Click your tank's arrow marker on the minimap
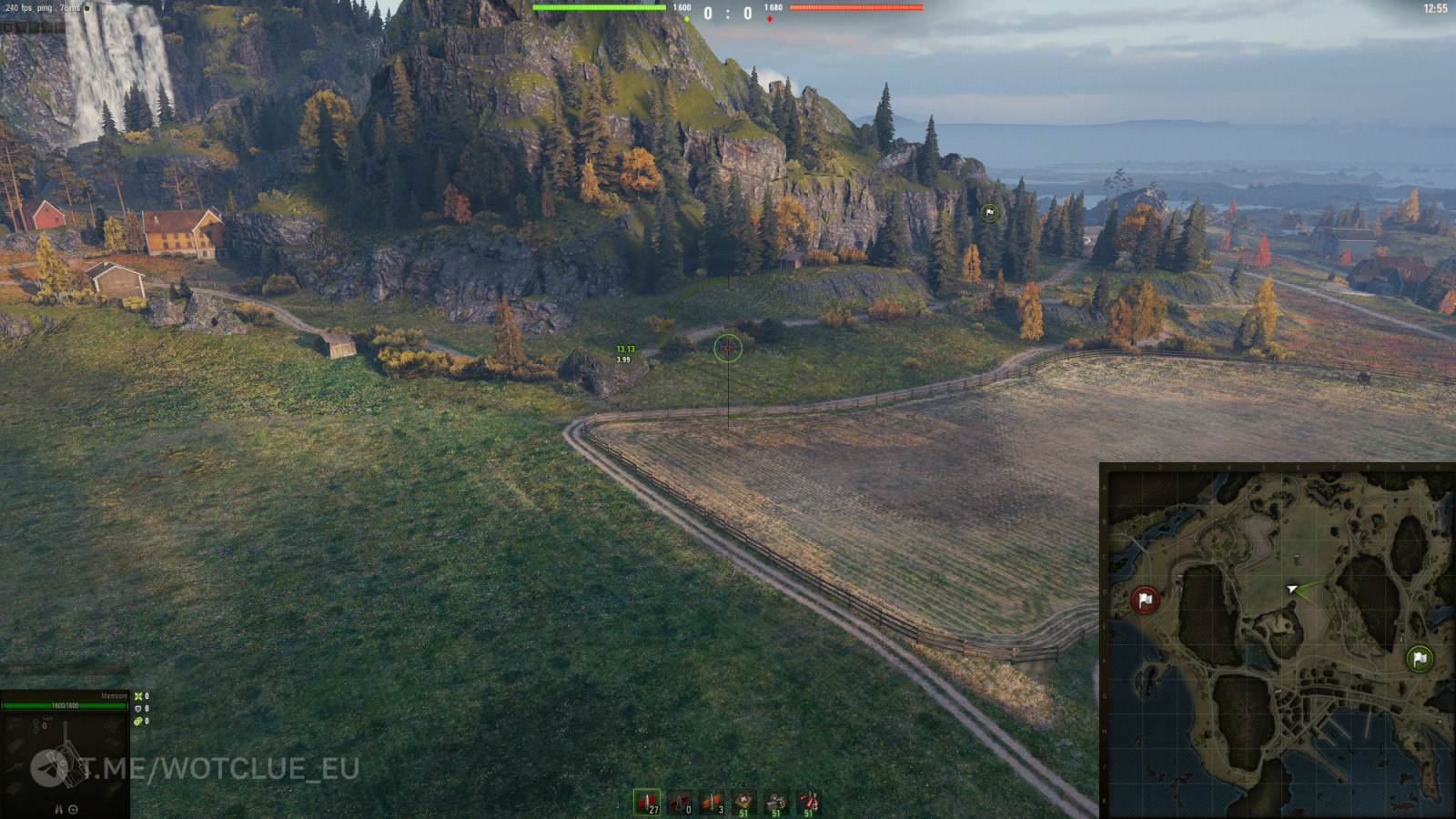 (1292, 590)
